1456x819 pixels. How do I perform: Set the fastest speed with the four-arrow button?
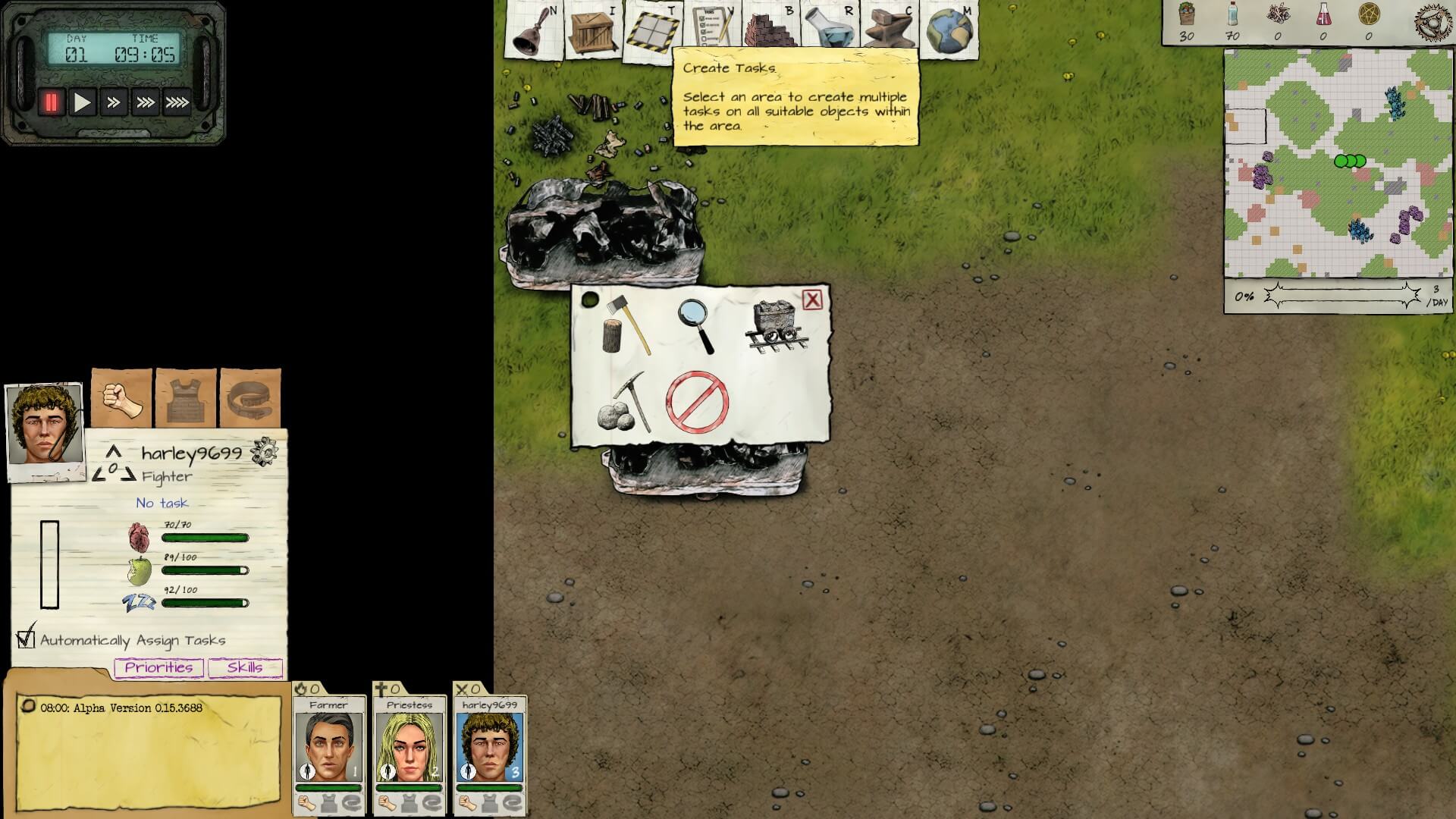coord(177,102)
